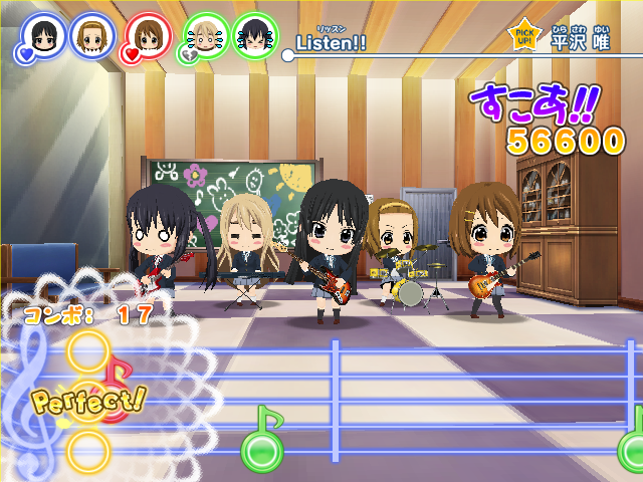Image resolution: width=643 pixels, height=482 pixels.
Task: Select Mio's portrait with the blue heart
Action: tap(42, 37)
